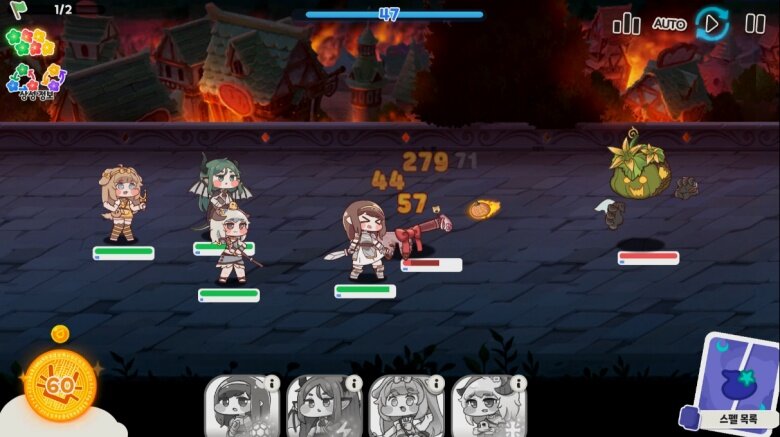Open info for the headband girl
This screenshot has width=780, height=437.
pyautogui.click(x=272, y=383)
